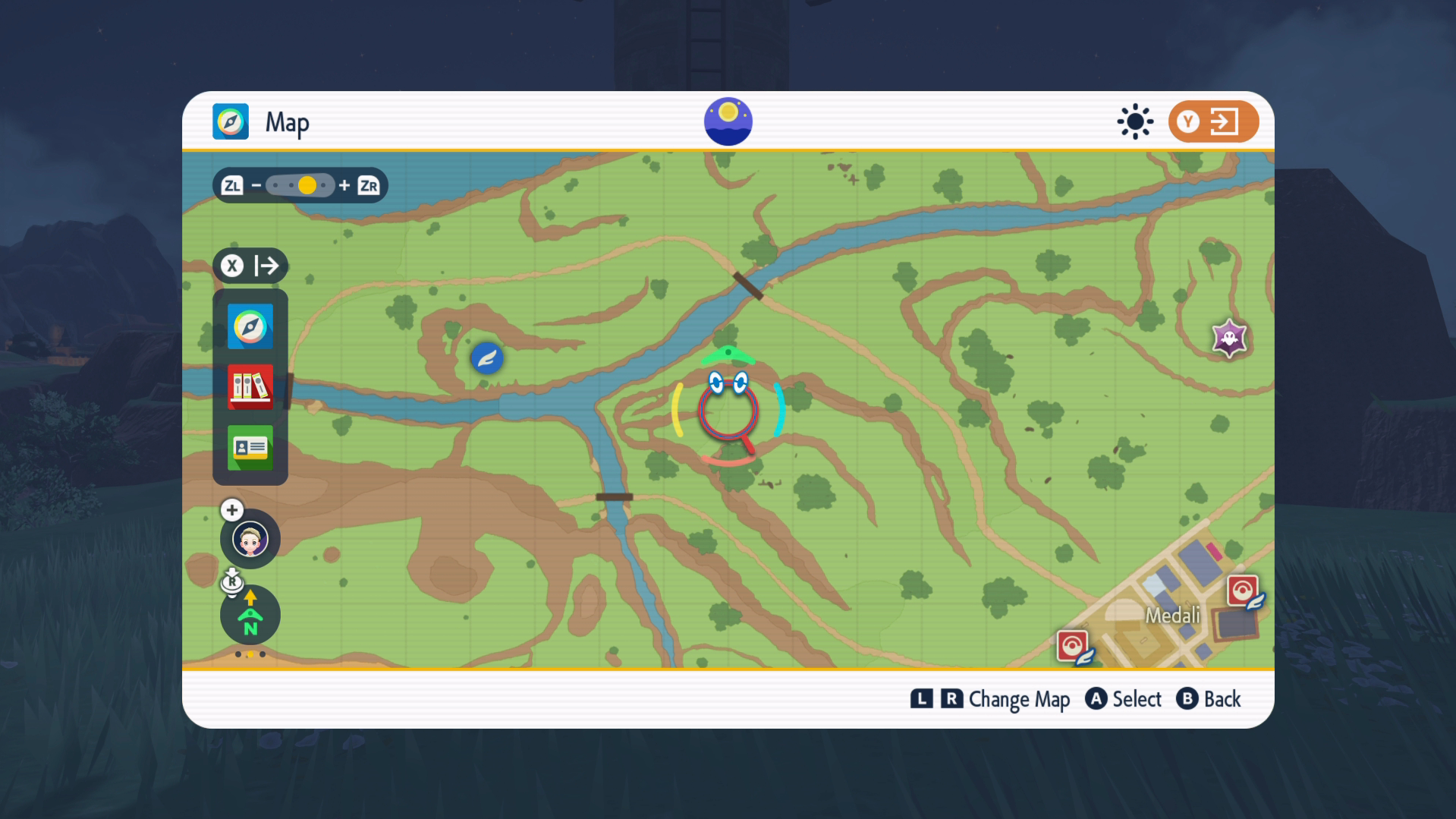This screenshot has height=819, width=1456.
Task: Click the Medali town label
Action: tap(1172, 615)
